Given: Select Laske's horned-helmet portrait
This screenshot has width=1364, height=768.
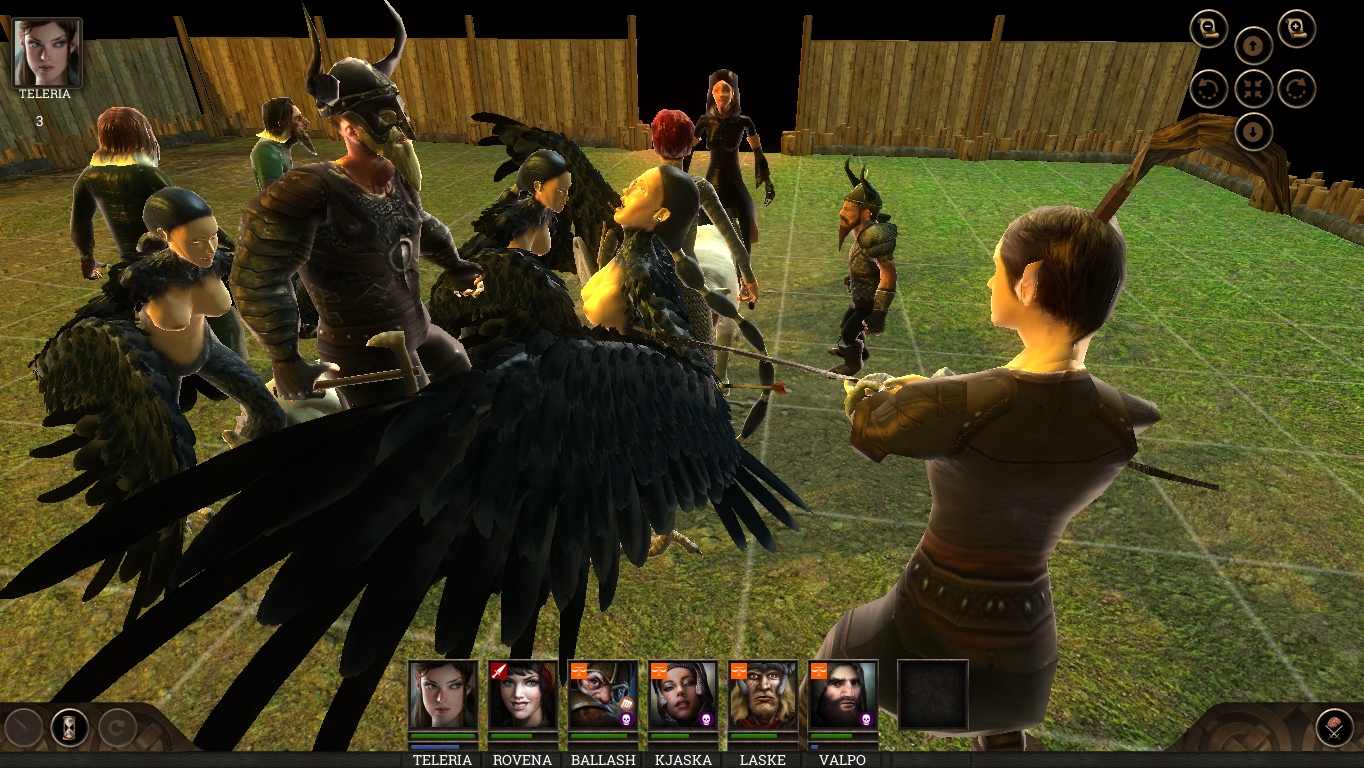Looking at the screenshot, I should (x=762, y=694).
